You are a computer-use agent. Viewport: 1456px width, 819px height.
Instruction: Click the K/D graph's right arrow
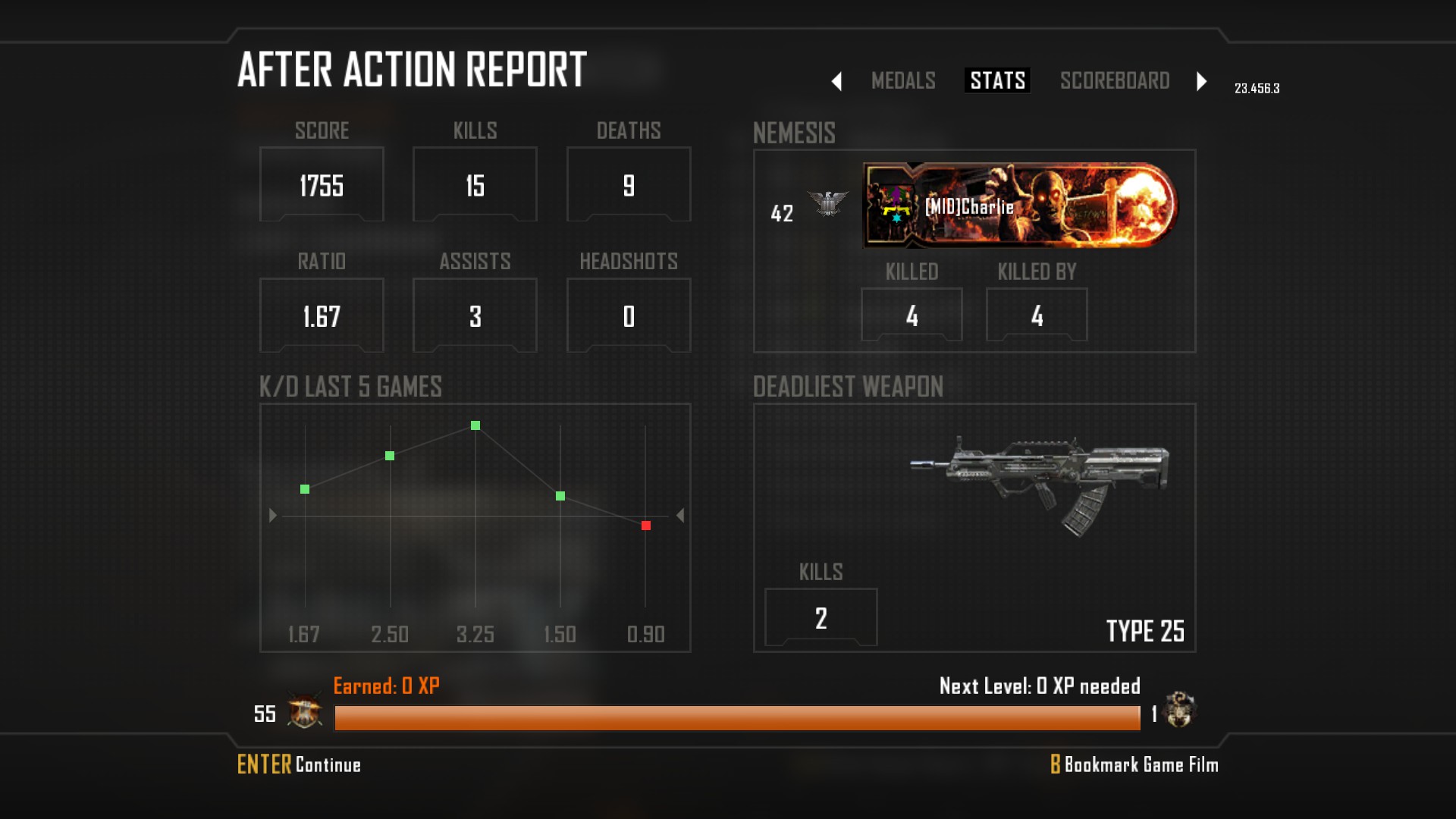[x=680, y=516]
